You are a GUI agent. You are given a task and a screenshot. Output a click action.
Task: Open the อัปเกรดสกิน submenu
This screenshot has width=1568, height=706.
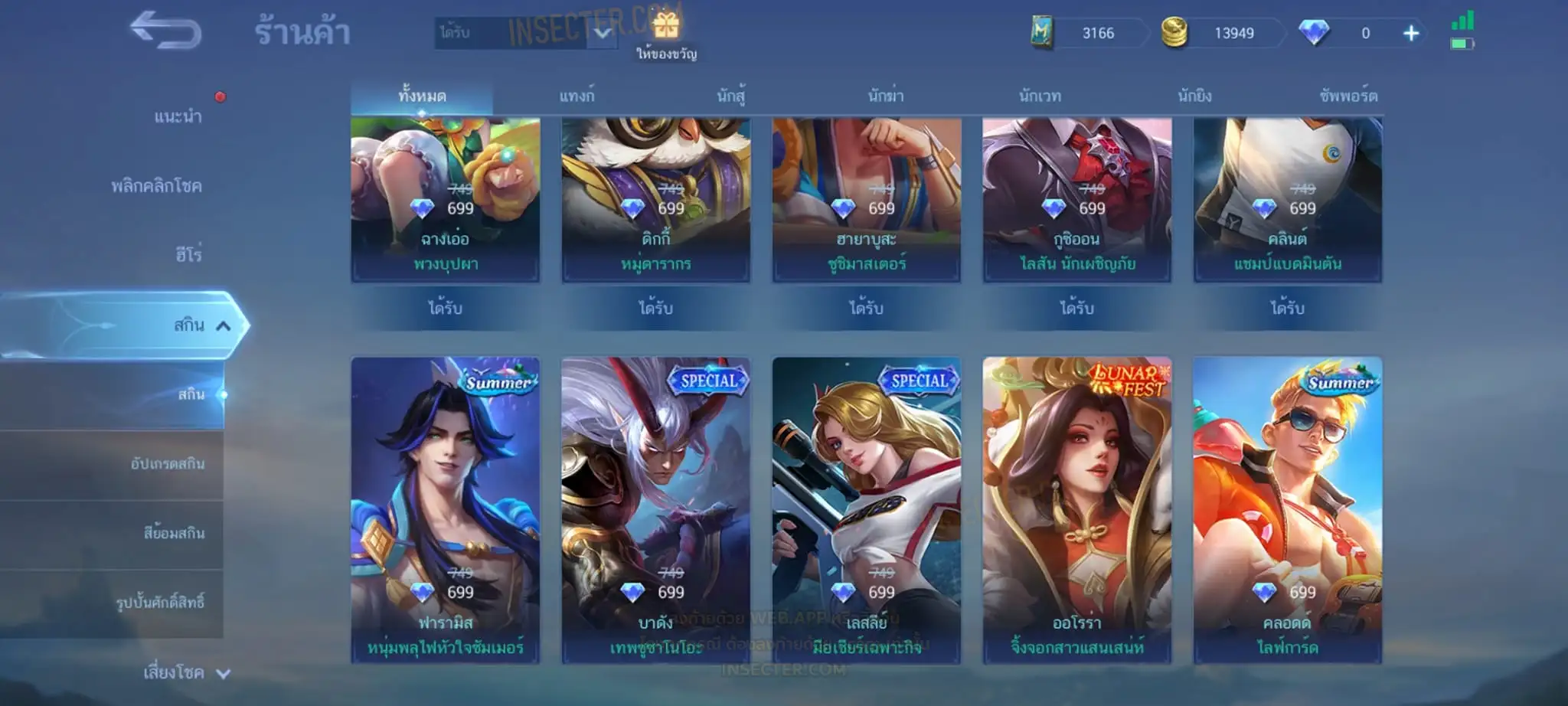click(167, 464)
